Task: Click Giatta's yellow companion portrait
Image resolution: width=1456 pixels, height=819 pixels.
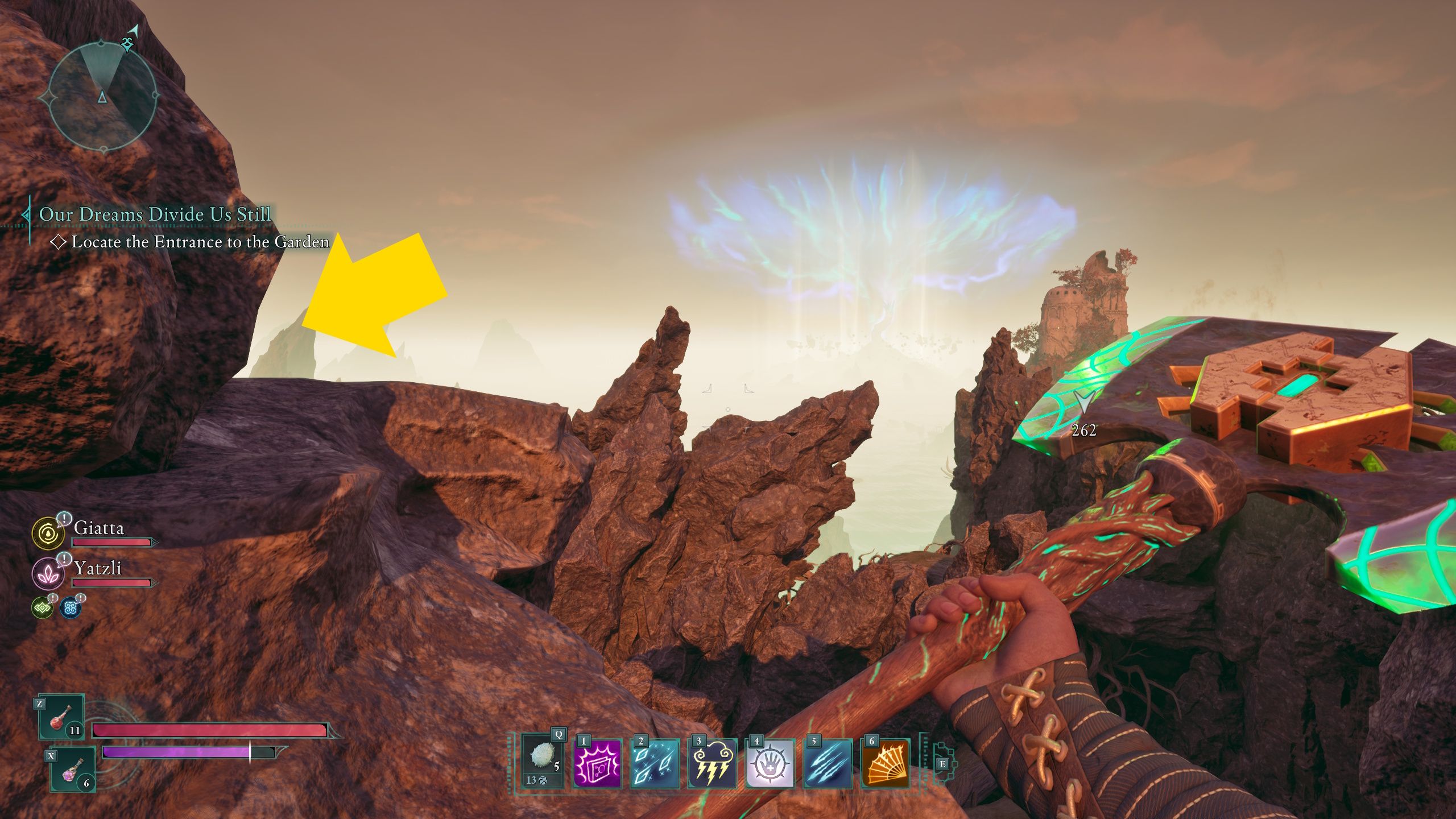Action: (48, 533)
